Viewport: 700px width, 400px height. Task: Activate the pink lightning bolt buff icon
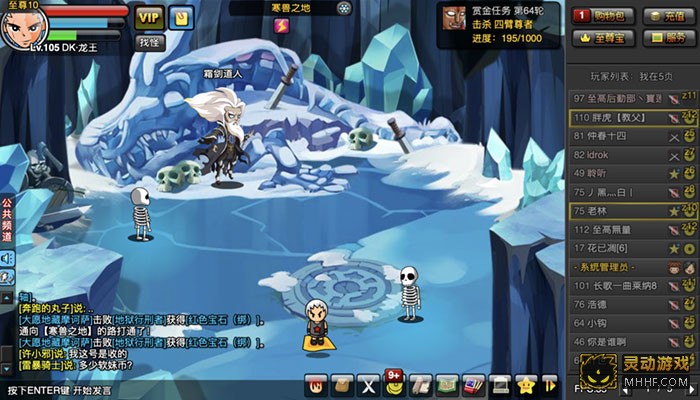[280, 27]
